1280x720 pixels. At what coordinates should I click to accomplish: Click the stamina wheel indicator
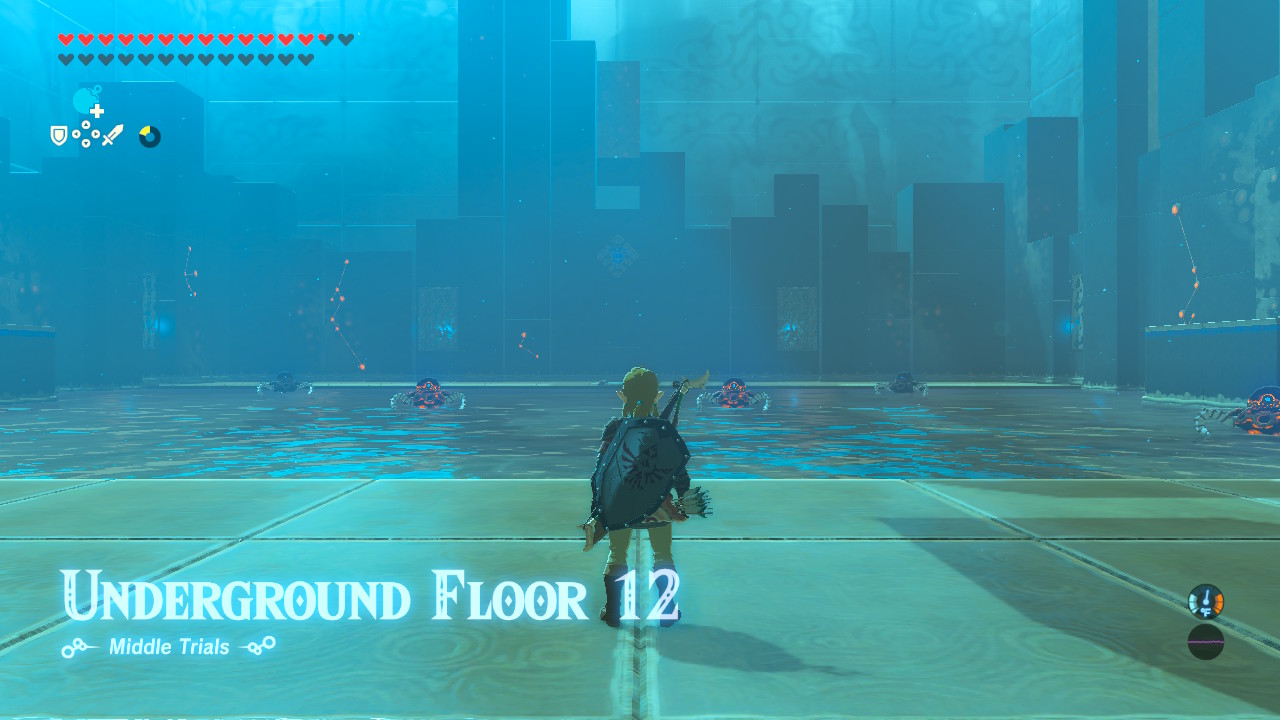pos(150,135)
